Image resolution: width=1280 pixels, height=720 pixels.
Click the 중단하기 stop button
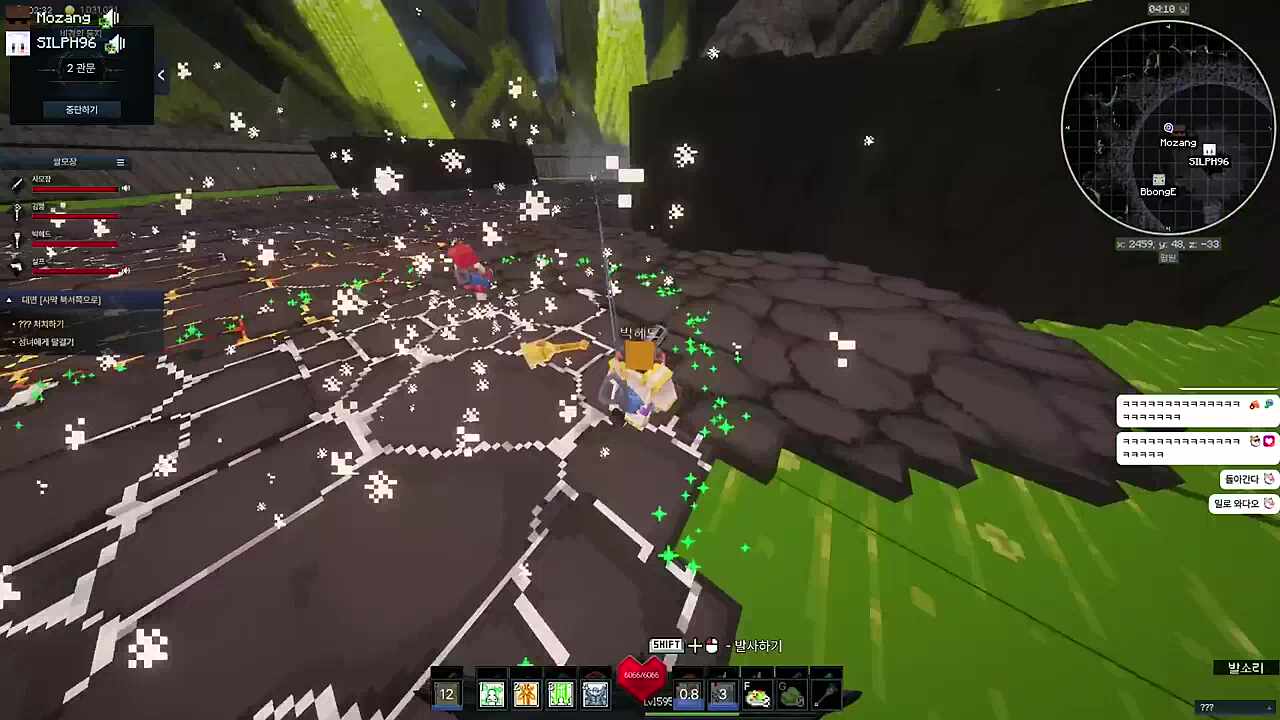pyautogui.click(x=82, y=109)
